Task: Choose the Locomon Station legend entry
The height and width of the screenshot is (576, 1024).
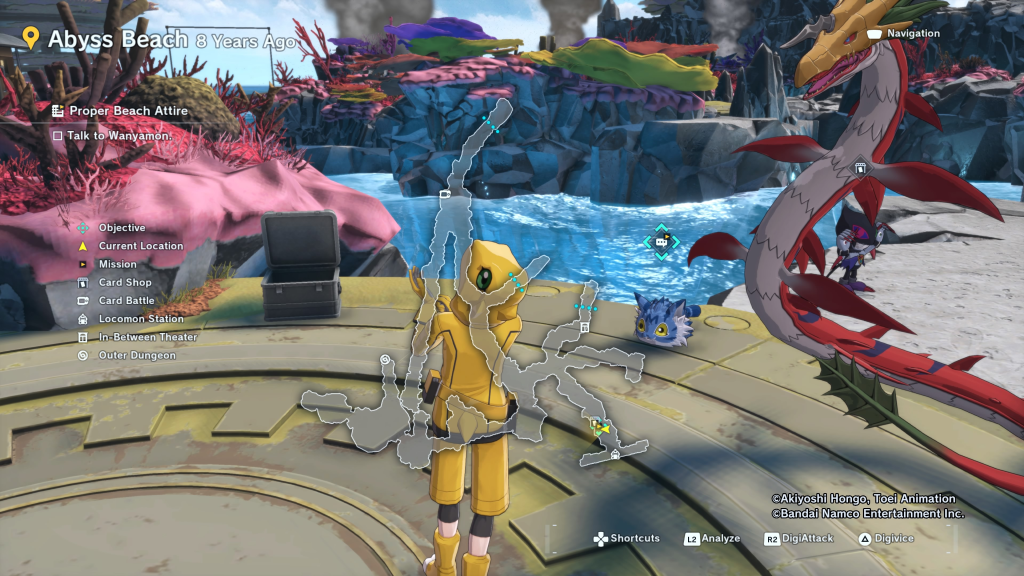Action: (141, 319)
